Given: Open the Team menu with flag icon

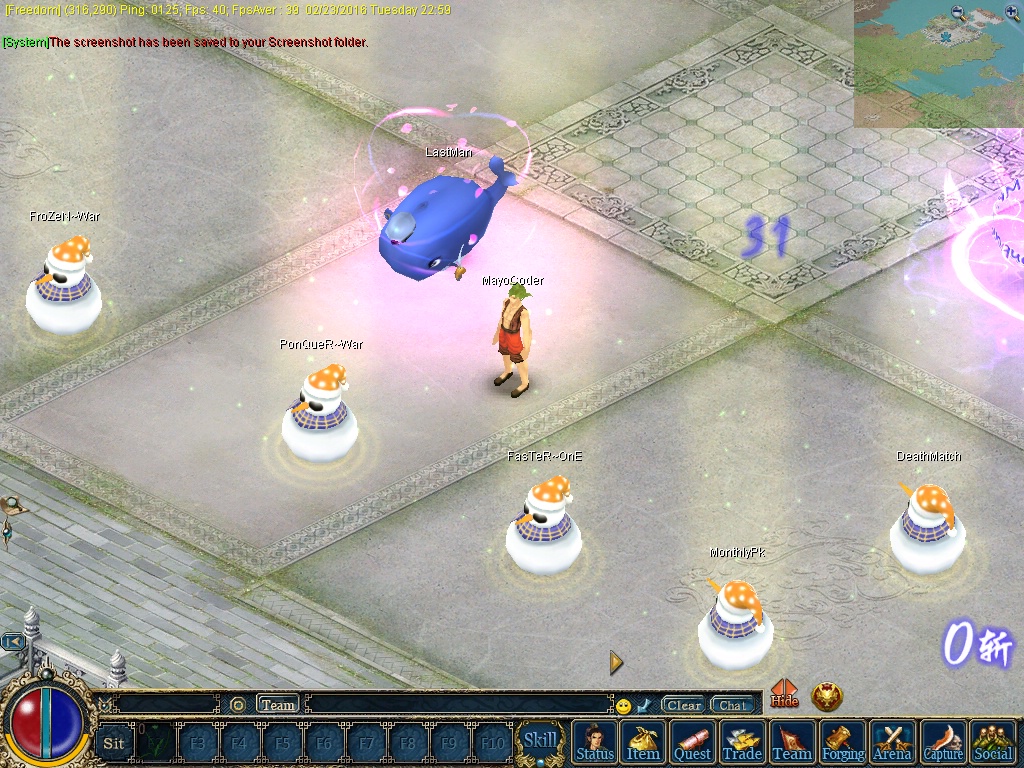Looking at the screenshot, I should (792, 742).
